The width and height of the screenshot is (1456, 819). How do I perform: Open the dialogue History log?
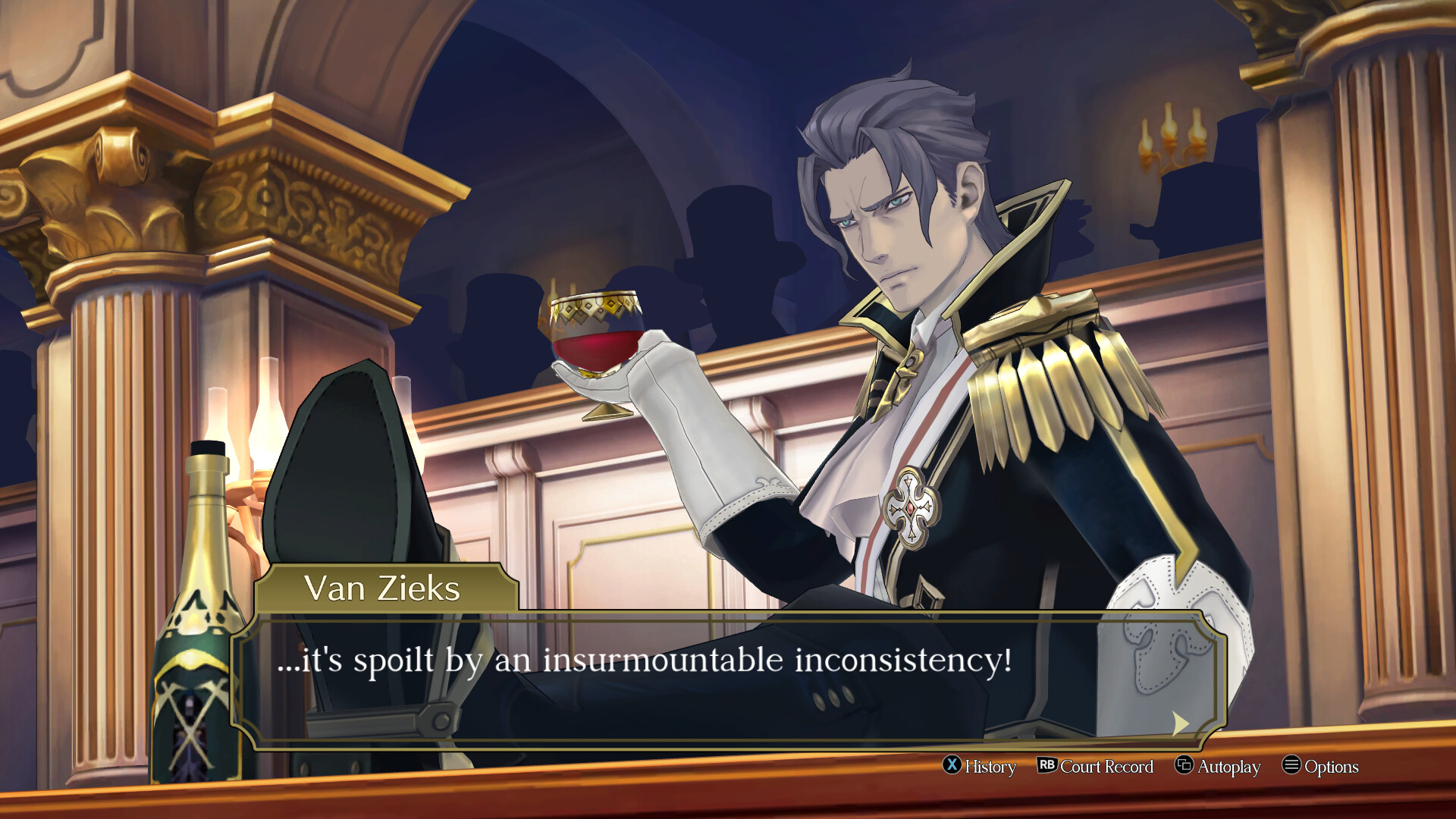click(979, 766)
